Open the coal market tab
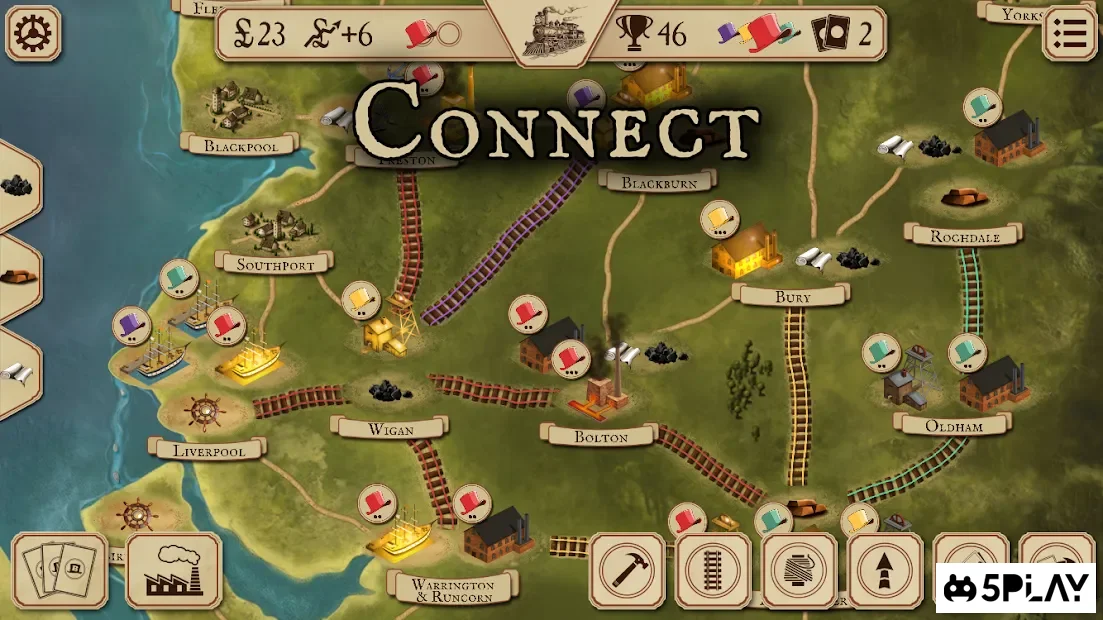The height and width of the screenshot is (620, 1103). (15, 186)
